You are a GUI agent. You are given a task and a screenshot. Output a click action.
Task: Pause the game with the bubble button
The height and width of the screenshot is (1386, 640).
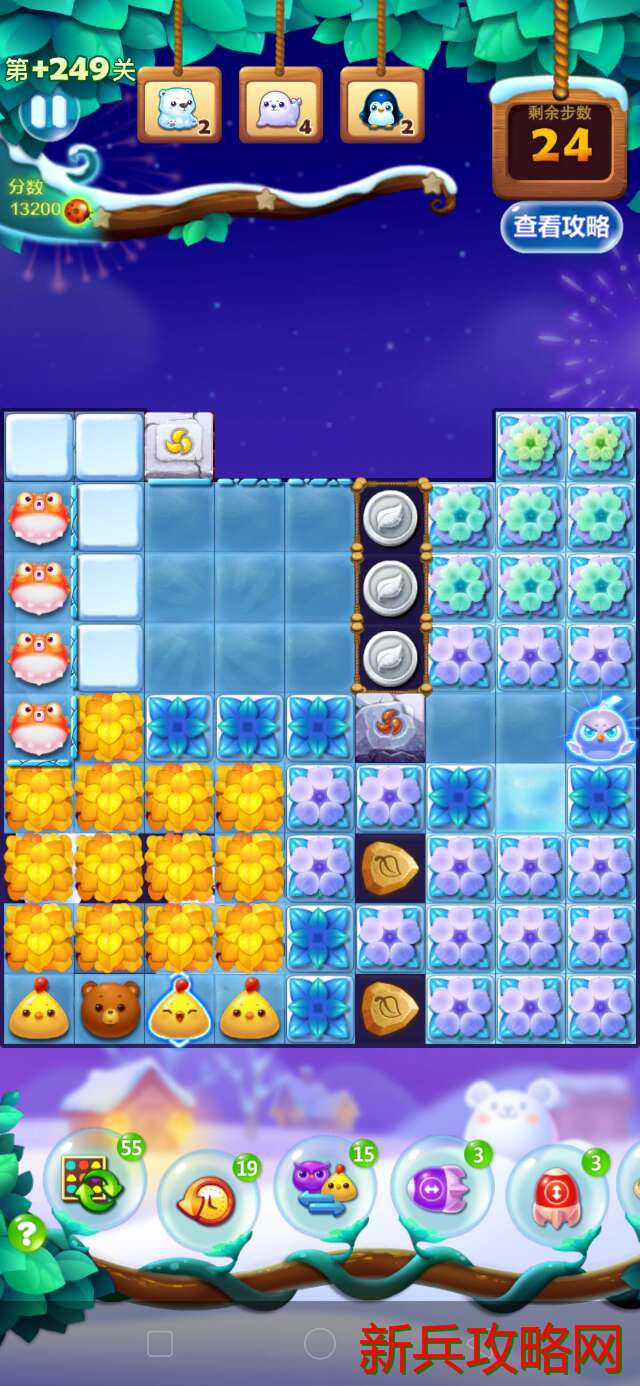click(47, 113)
